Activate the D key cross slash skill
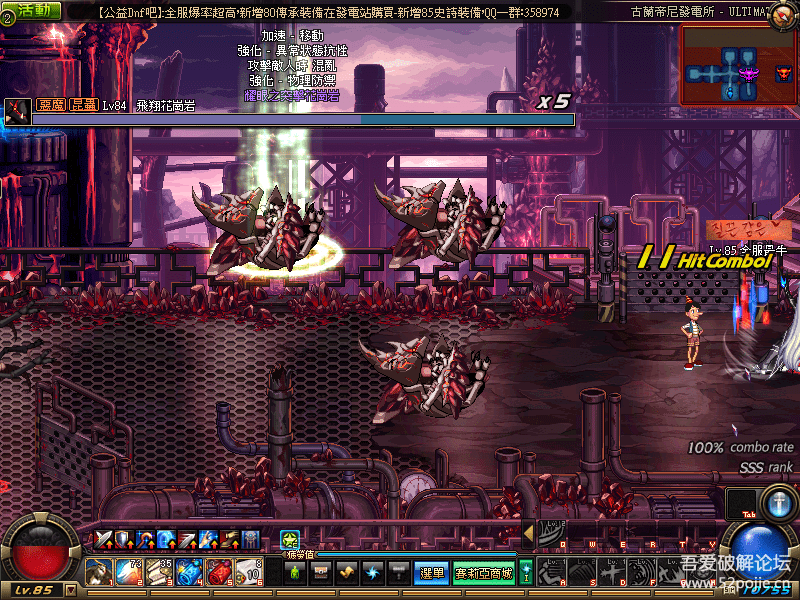 pos(613,573)
